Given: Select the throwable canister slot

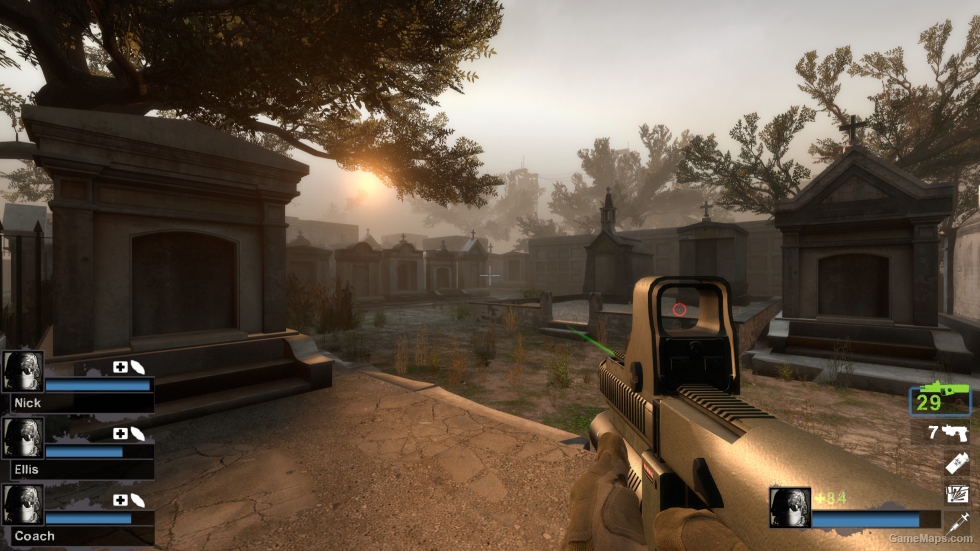Looking at the screenshot, I should (956, 464).
